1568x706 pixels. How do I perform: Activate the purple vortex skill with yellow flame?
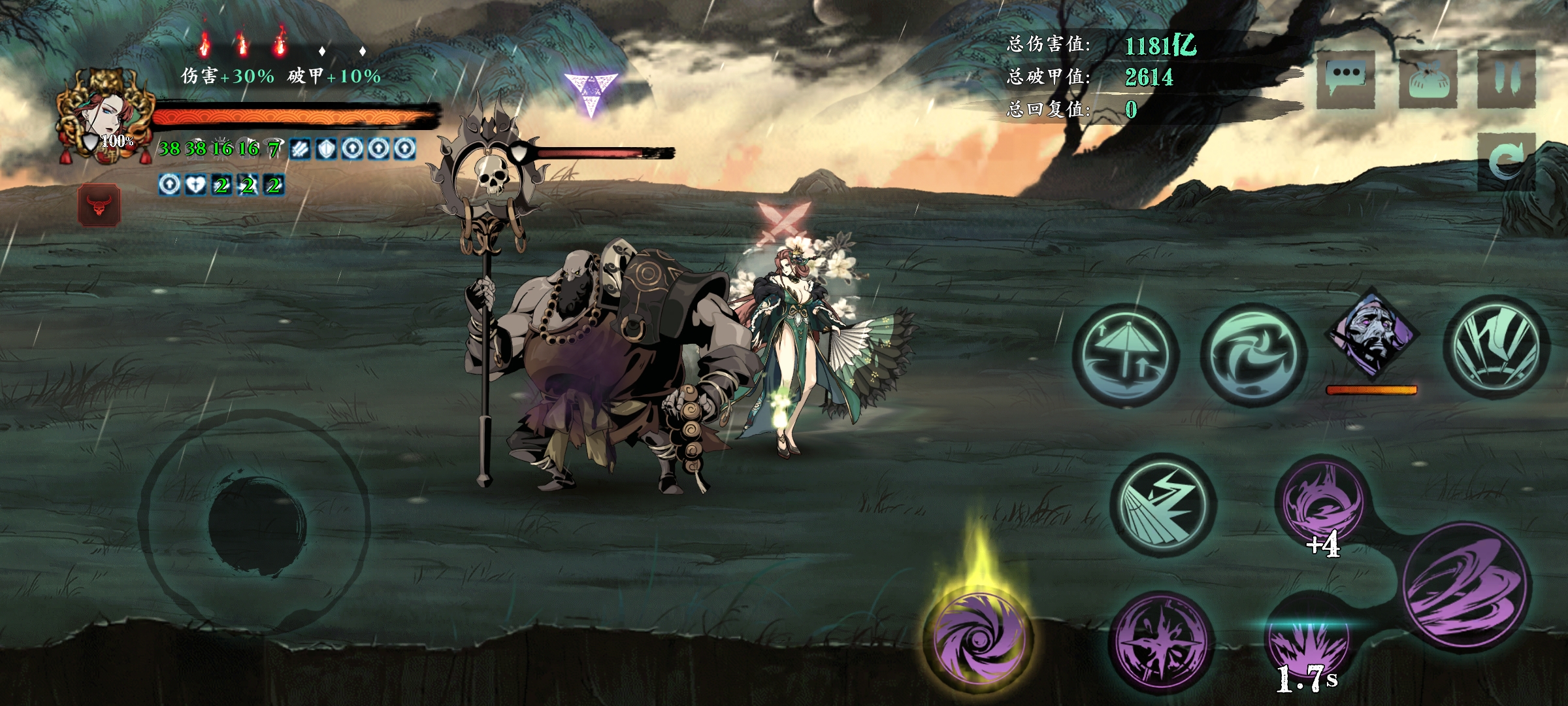pyautogui.click(x=977, y=638)
